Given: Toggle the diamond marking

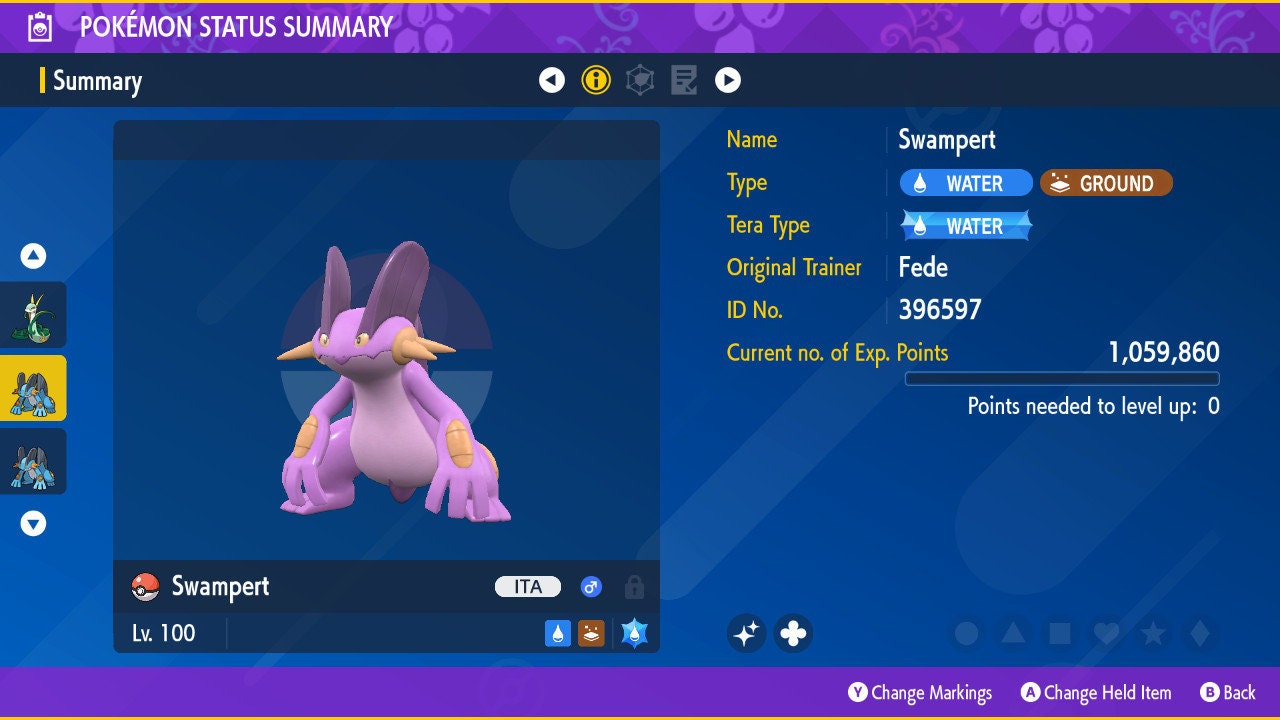Looking at the screenshot, I should click(x=1199, y=633).
